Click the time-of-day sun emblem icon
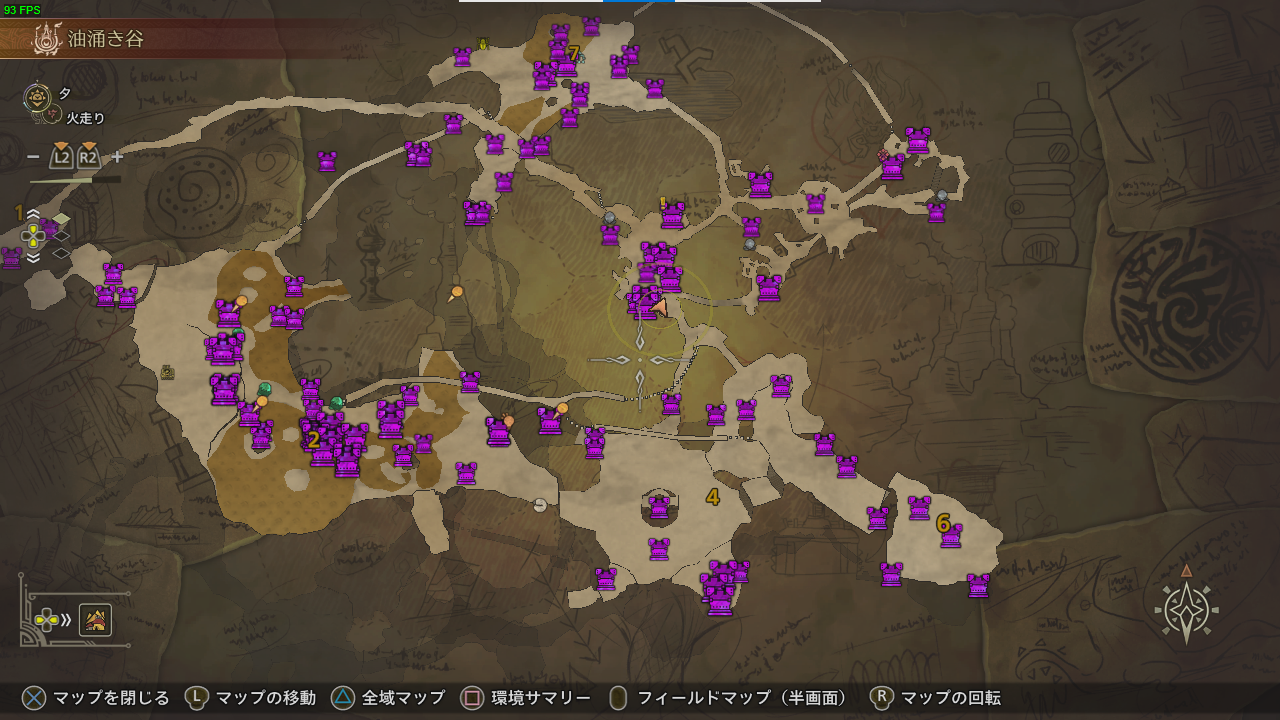This screenshot has height=720, width=1280. click(x=38, y=96)
